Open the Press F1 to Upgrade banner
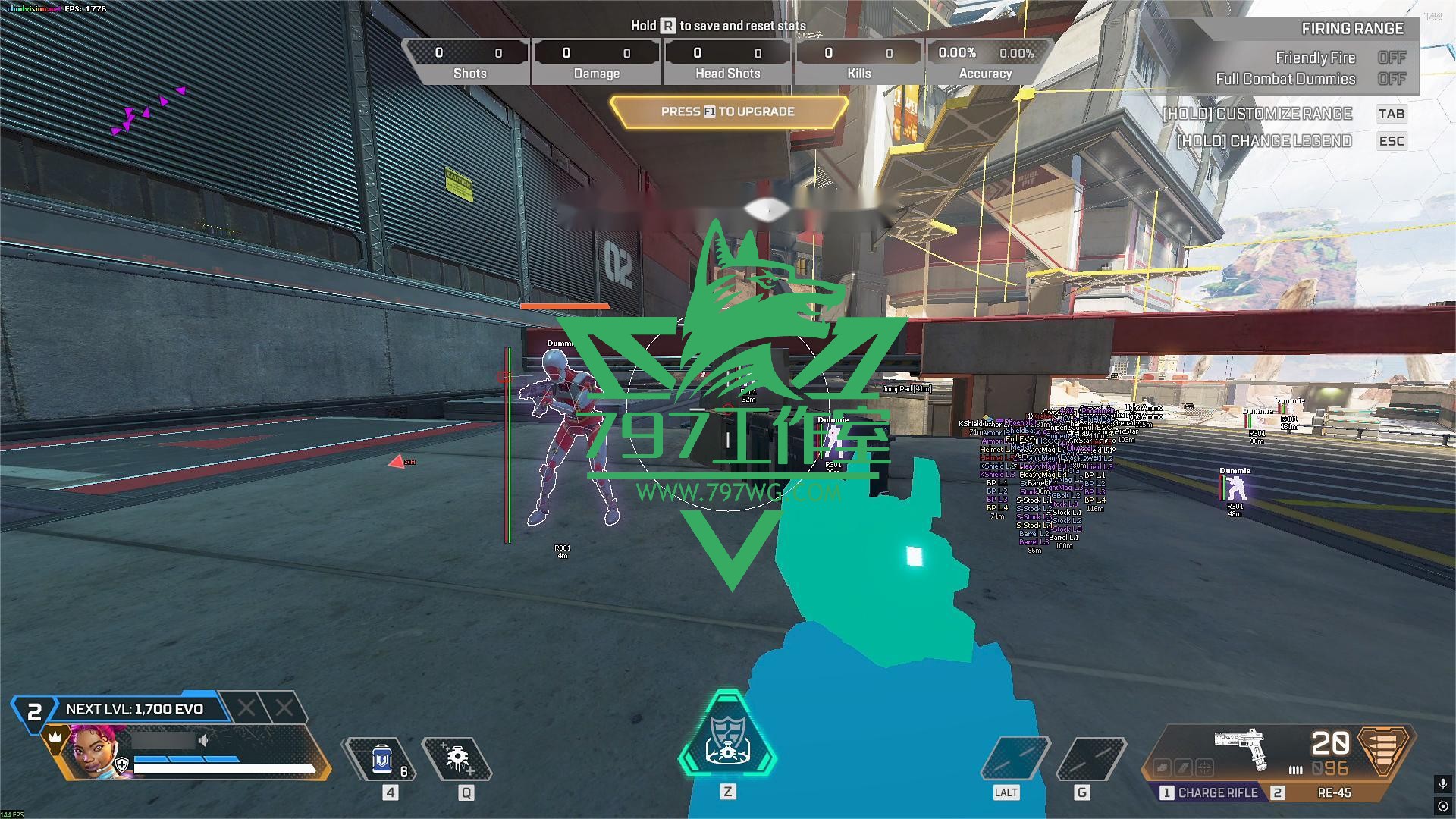 click(x=728, y=111)
